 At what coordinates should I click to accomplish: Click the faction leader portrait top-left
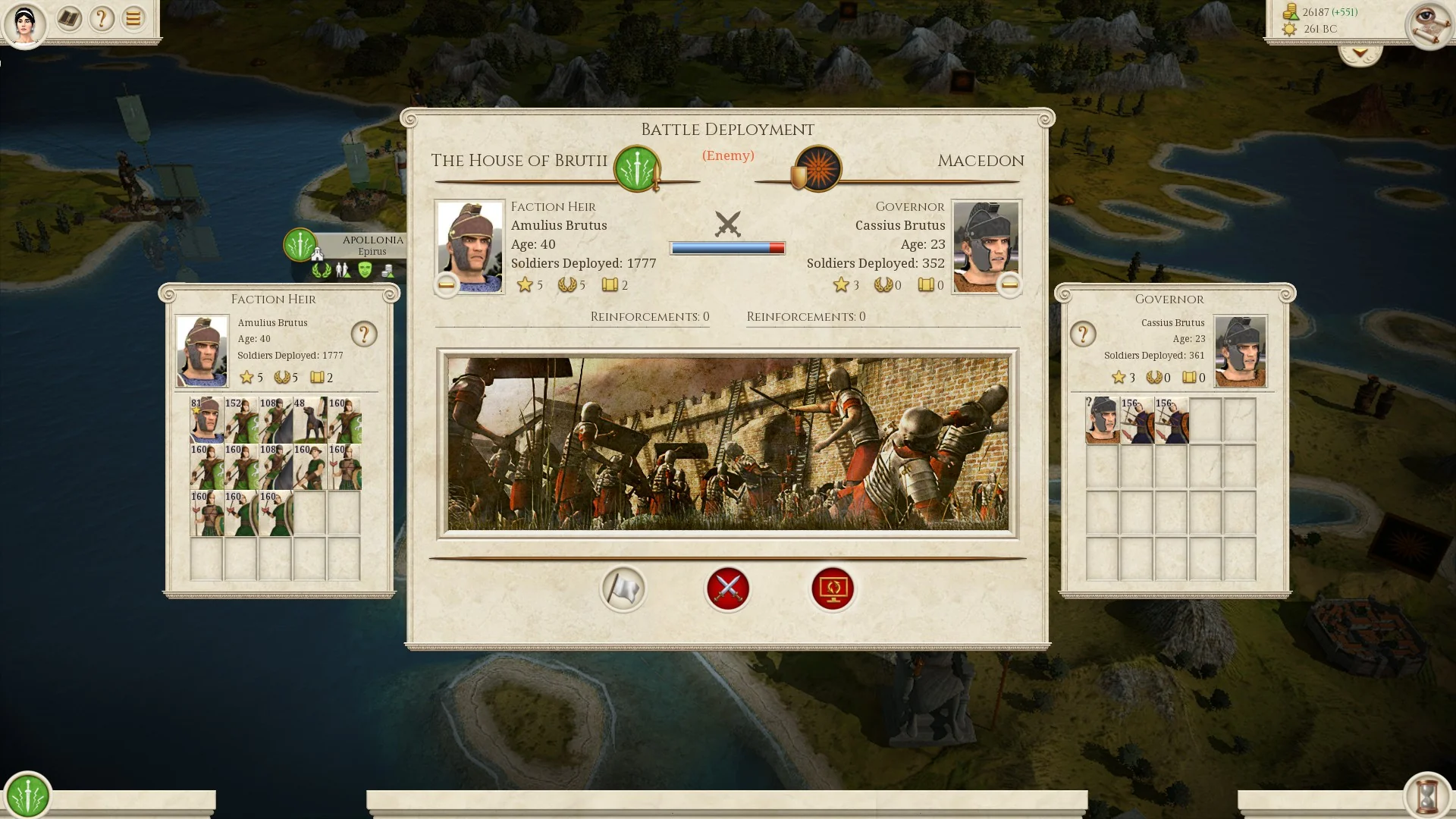(x=25, y=24)
